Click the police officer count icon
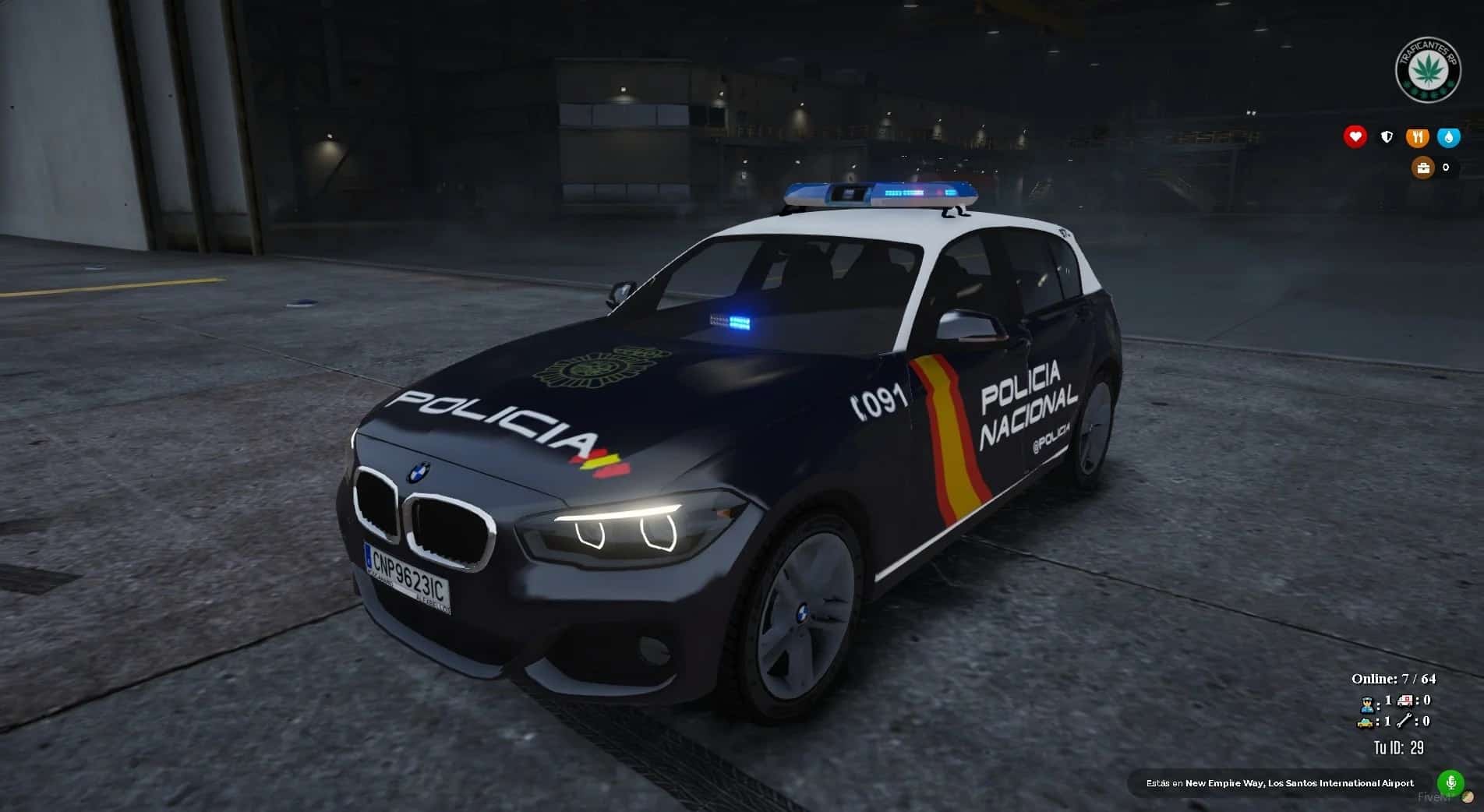The width and height of the screenshot is (1484, 812). point(1366,704)
